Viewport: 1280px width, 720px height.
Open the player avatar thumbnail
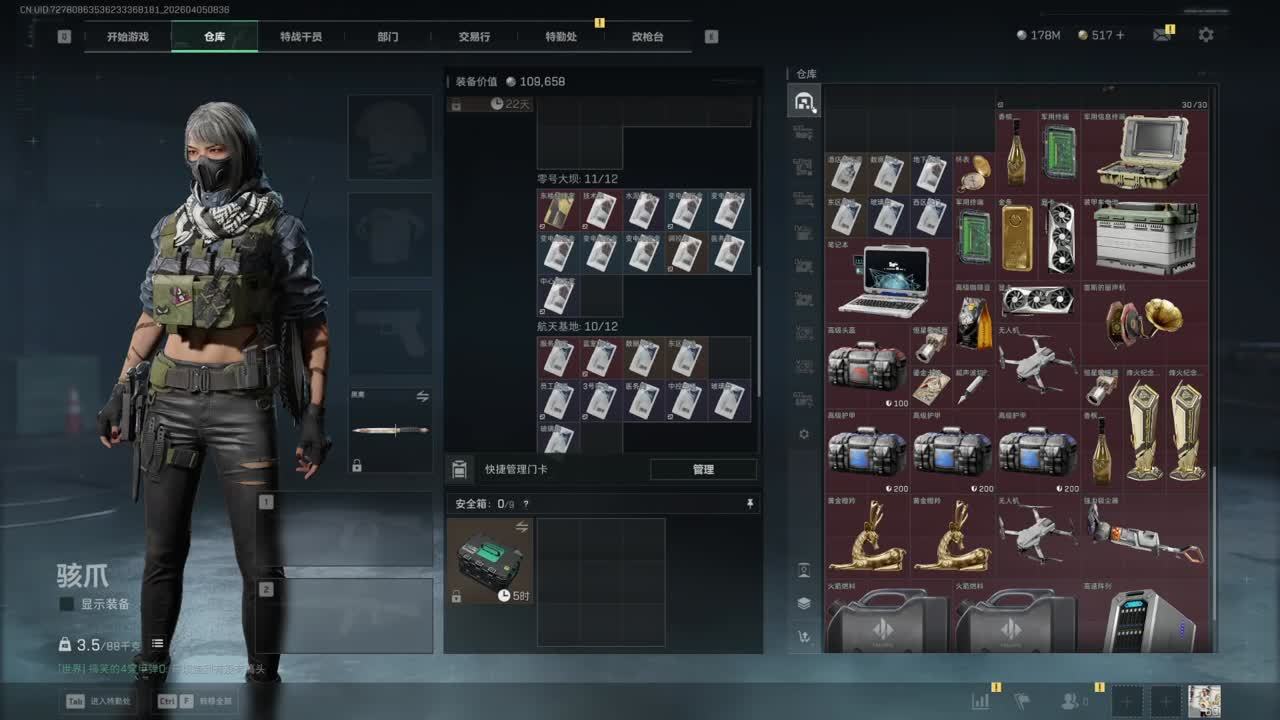point(1204,701)
